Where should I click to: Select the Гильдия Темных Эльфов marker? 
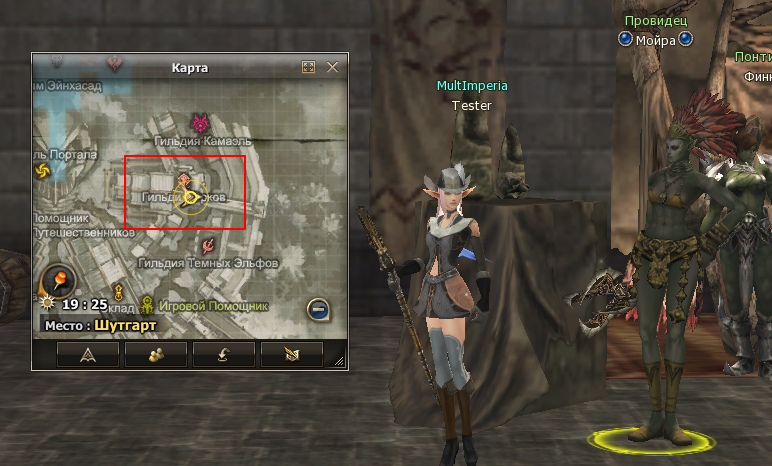tap(207, 244)
